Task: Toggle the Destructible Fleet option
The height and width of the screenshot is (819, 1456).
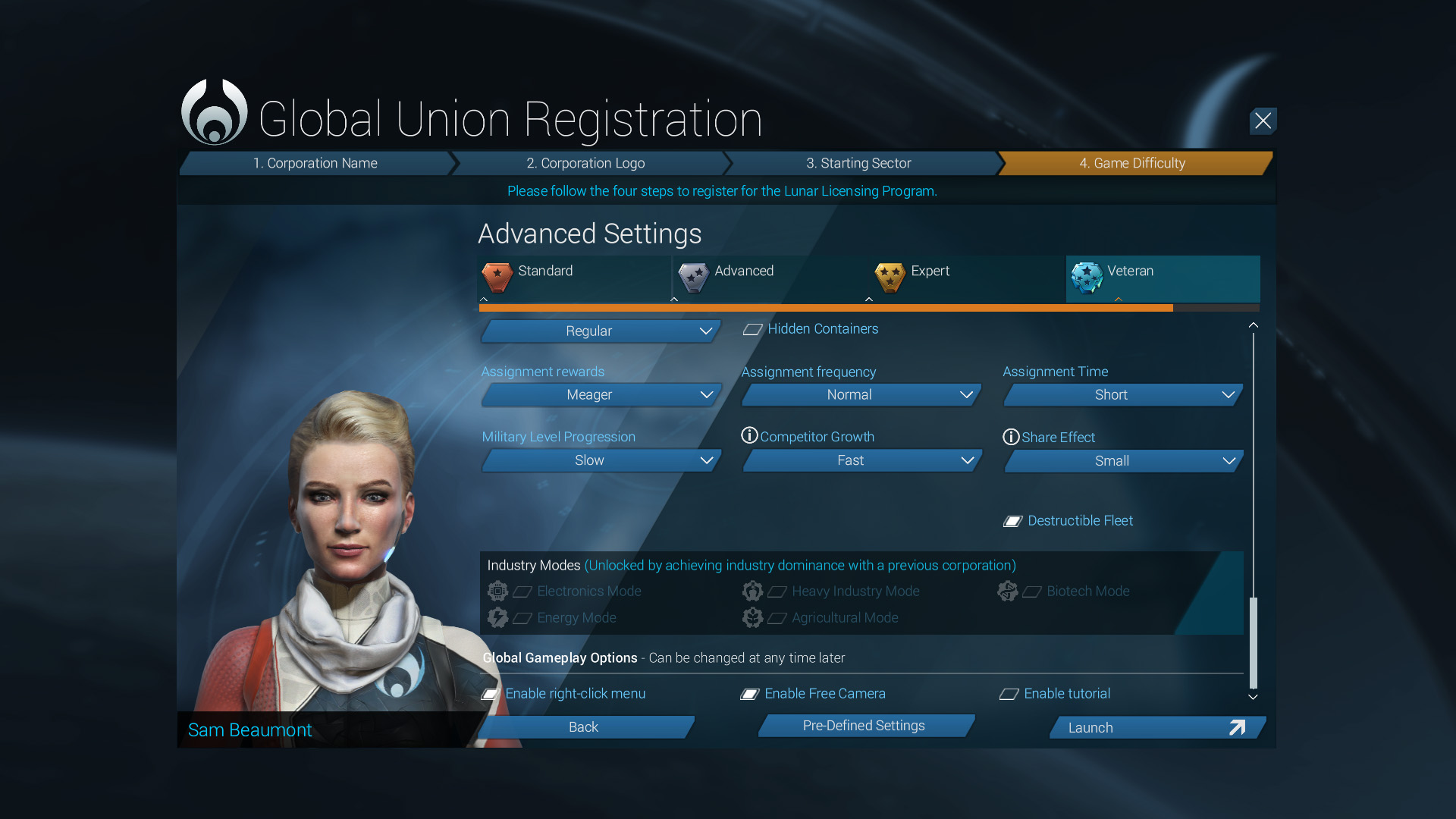Action: click(1013, 521)
